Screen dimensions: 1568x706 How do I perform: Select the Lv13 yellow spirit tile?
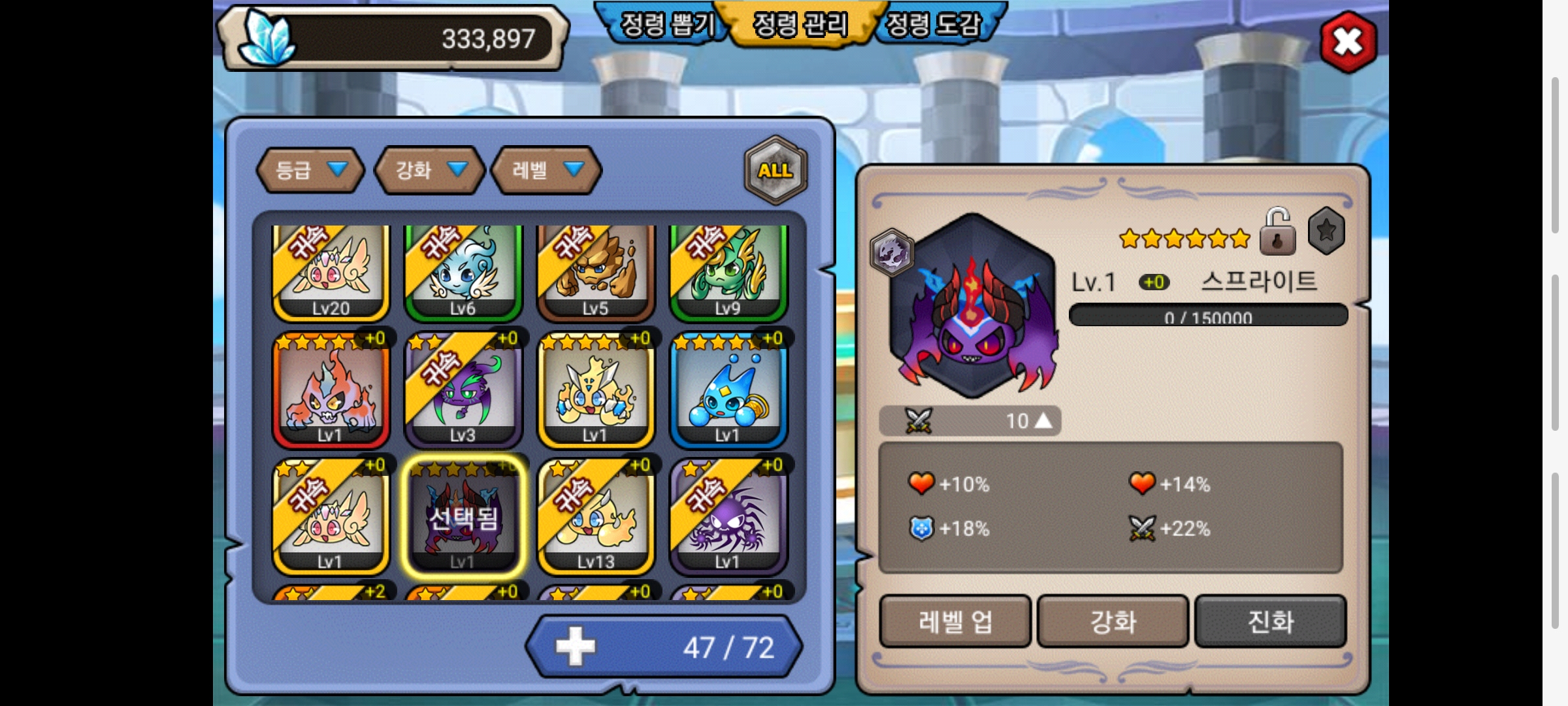[x=596, y=518]
